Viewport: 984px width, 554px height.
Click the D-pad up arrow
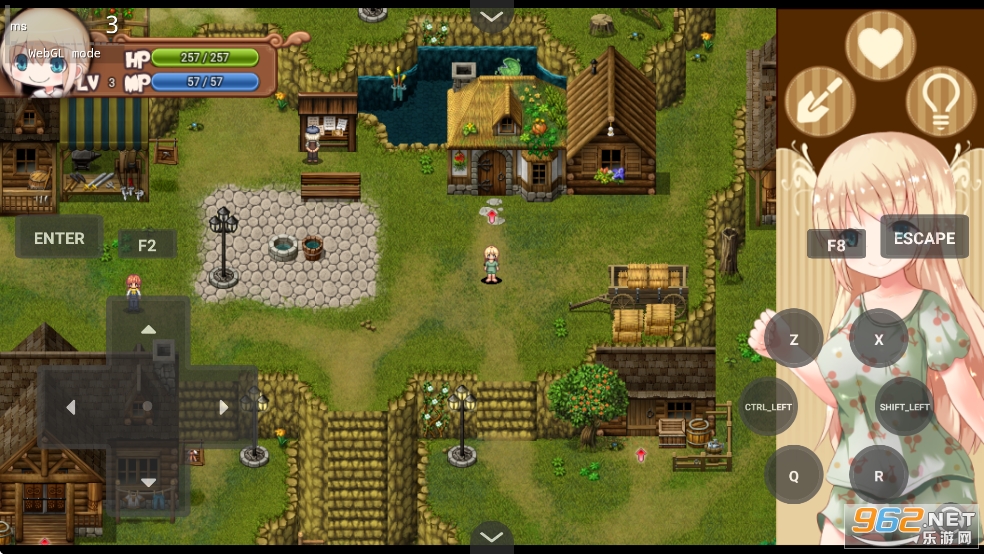point(148,330)
